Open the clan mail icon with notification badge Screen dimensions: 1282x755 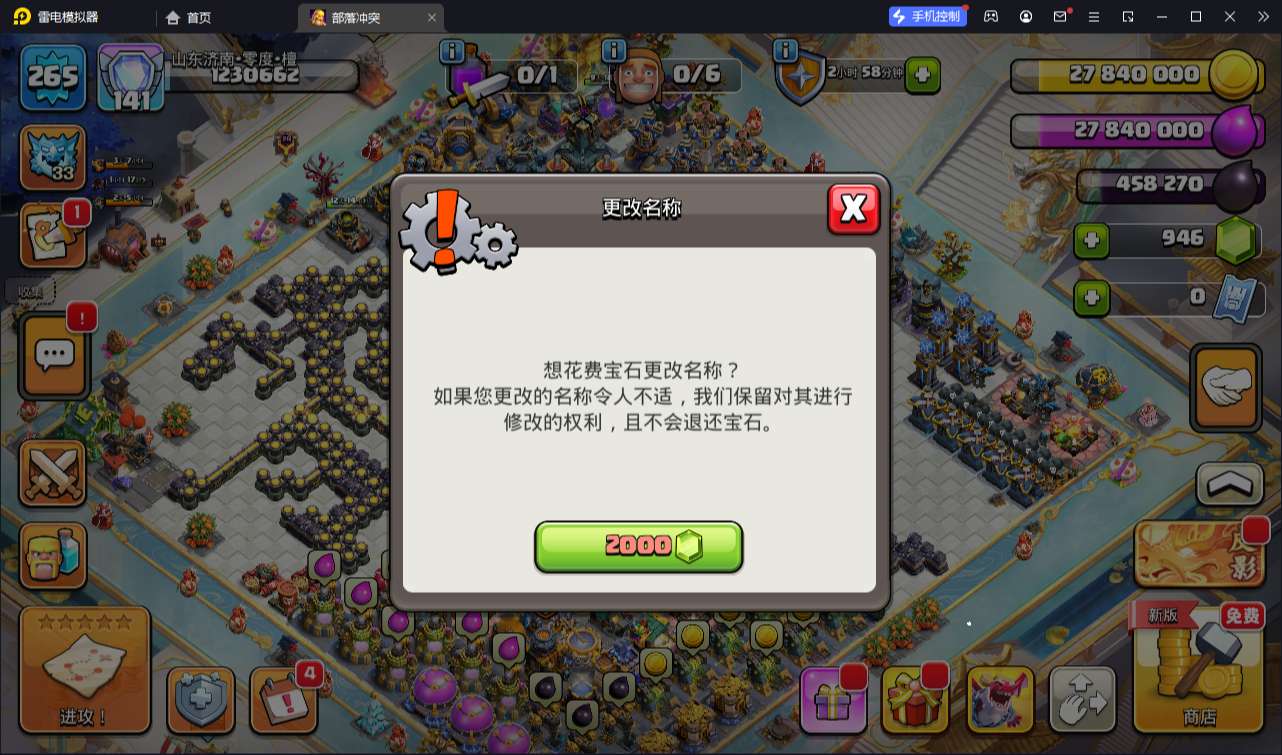click(x=54, y=232)
